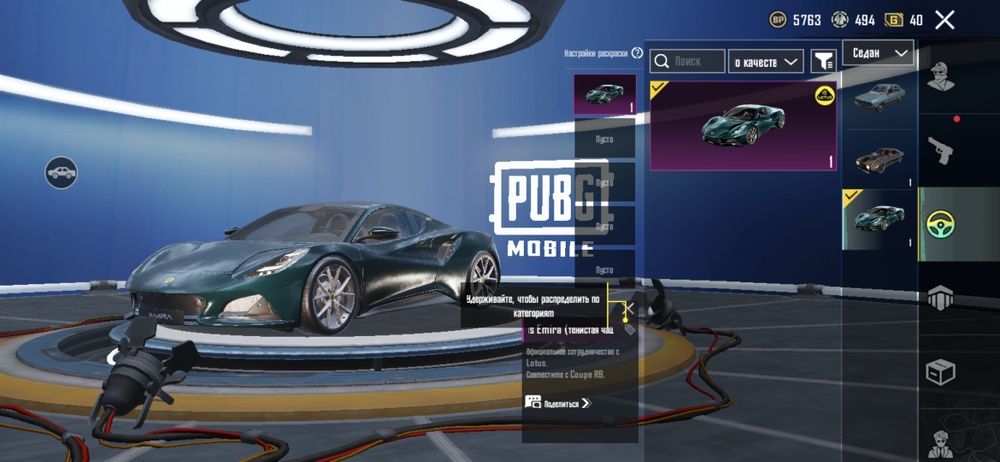The width and height of the screenshot is (1000, 462).
Task: Tap the gold G currency icon
Action: [893, 20]
